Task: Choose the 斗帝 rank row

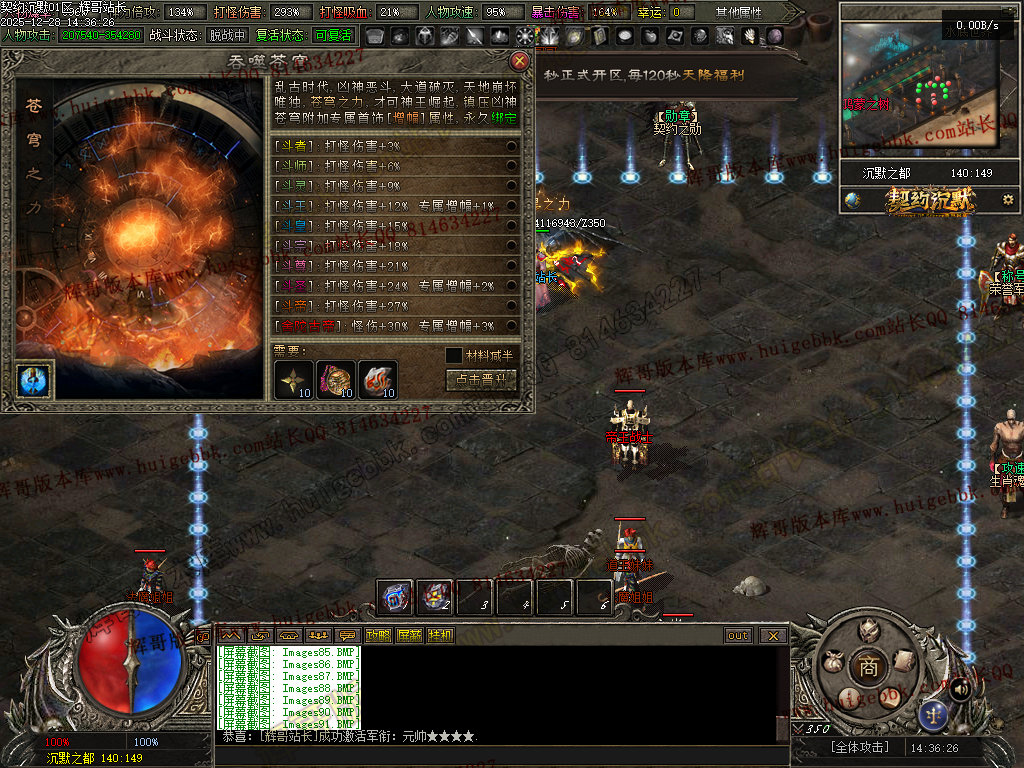Action: click(396, 306)
